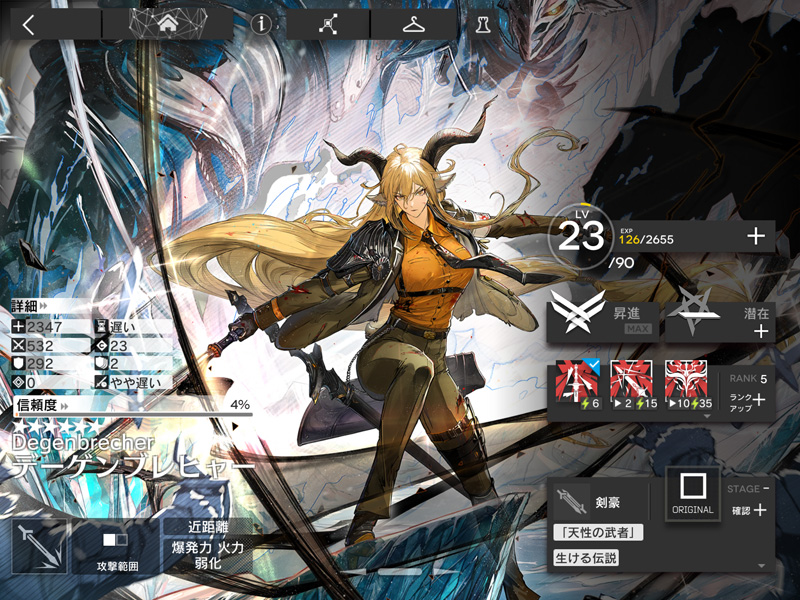
Task: Open the flask icon in top bar
Action: click(x=483, y=25)
